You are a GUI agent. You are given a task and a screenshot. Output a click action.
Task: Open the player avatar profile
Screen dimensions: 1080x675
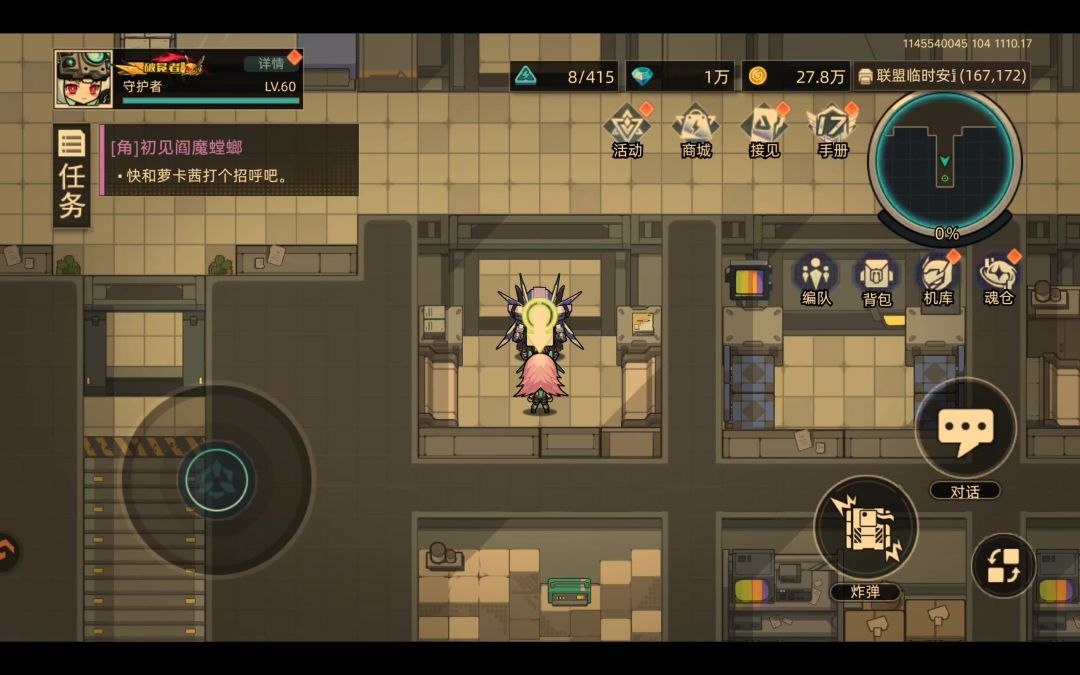coord(83,79)
